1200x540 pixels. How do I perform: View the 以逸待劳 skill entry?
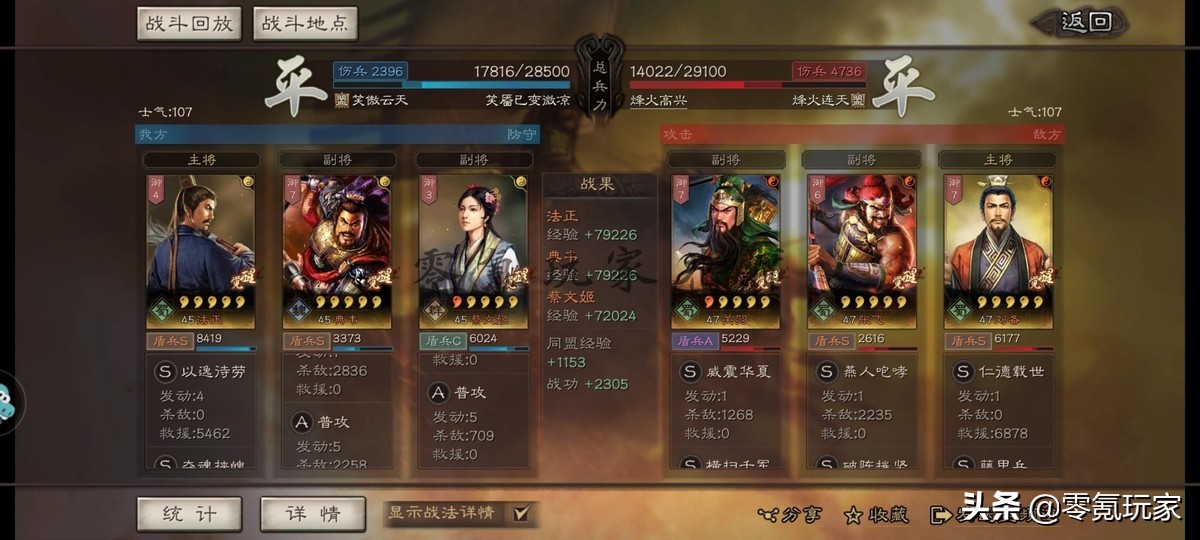(200, 371)
